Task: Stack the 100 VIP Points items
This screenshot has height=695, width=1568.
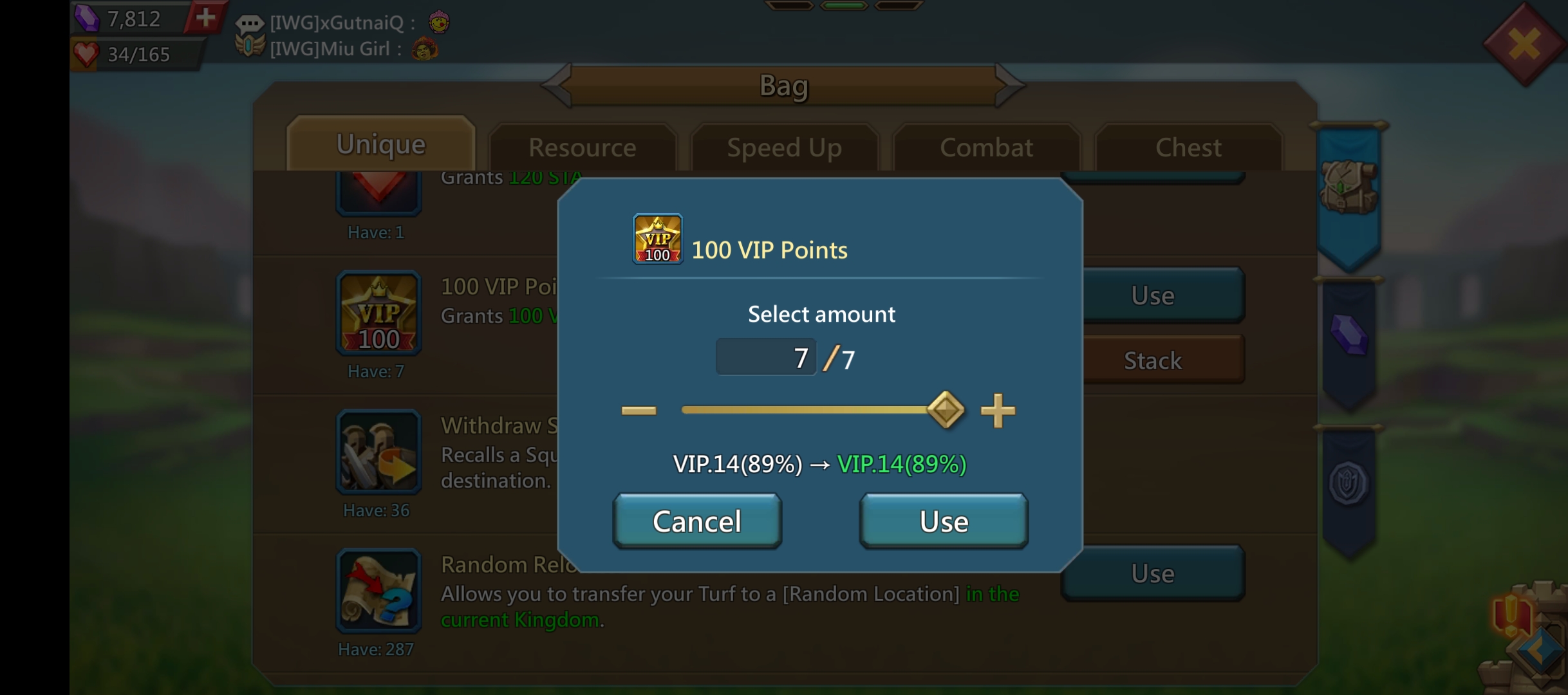Action: pyautogui.click(x=1152, y=360)
